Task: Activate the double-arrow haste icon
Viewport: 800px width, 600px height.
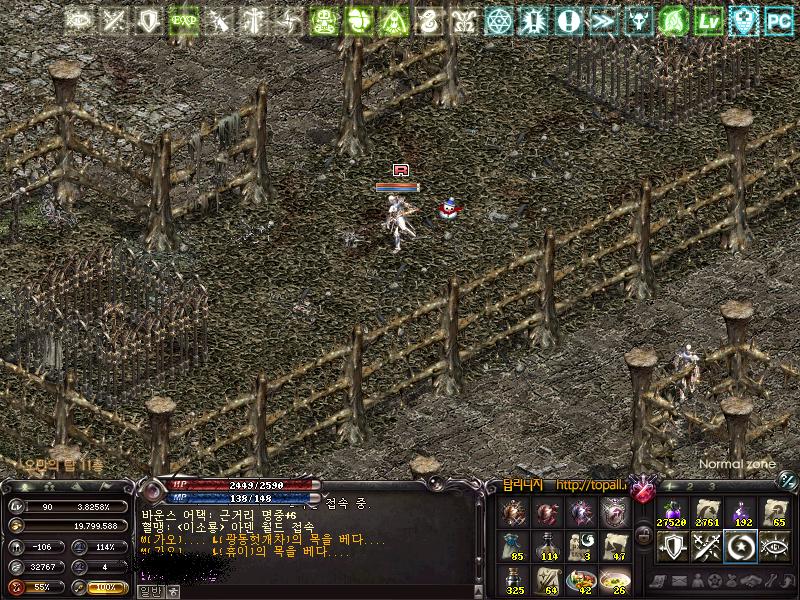Action: pos(602,19)
